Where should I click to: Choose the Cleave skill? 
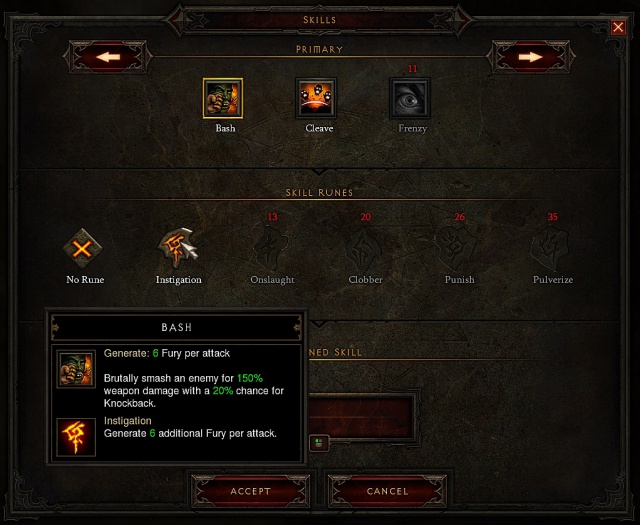click(x=317, y=98)
